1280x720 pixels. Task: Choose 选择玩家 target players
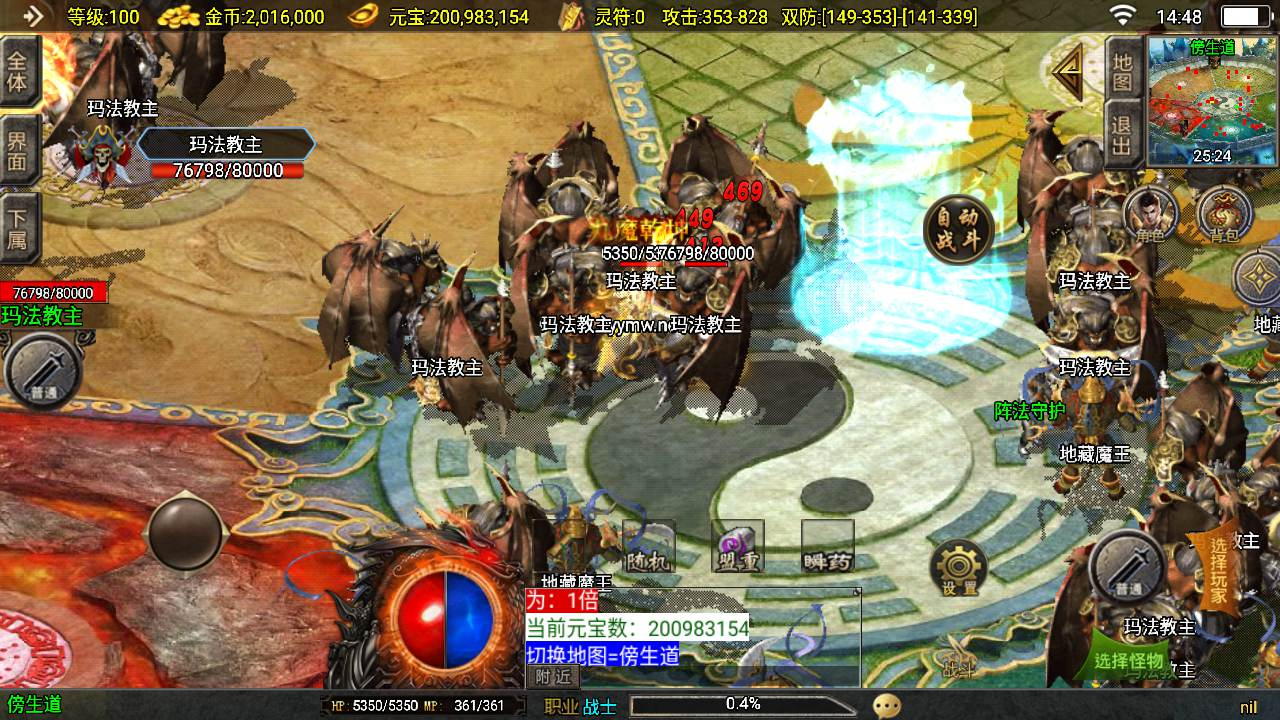pos(1218,570)
